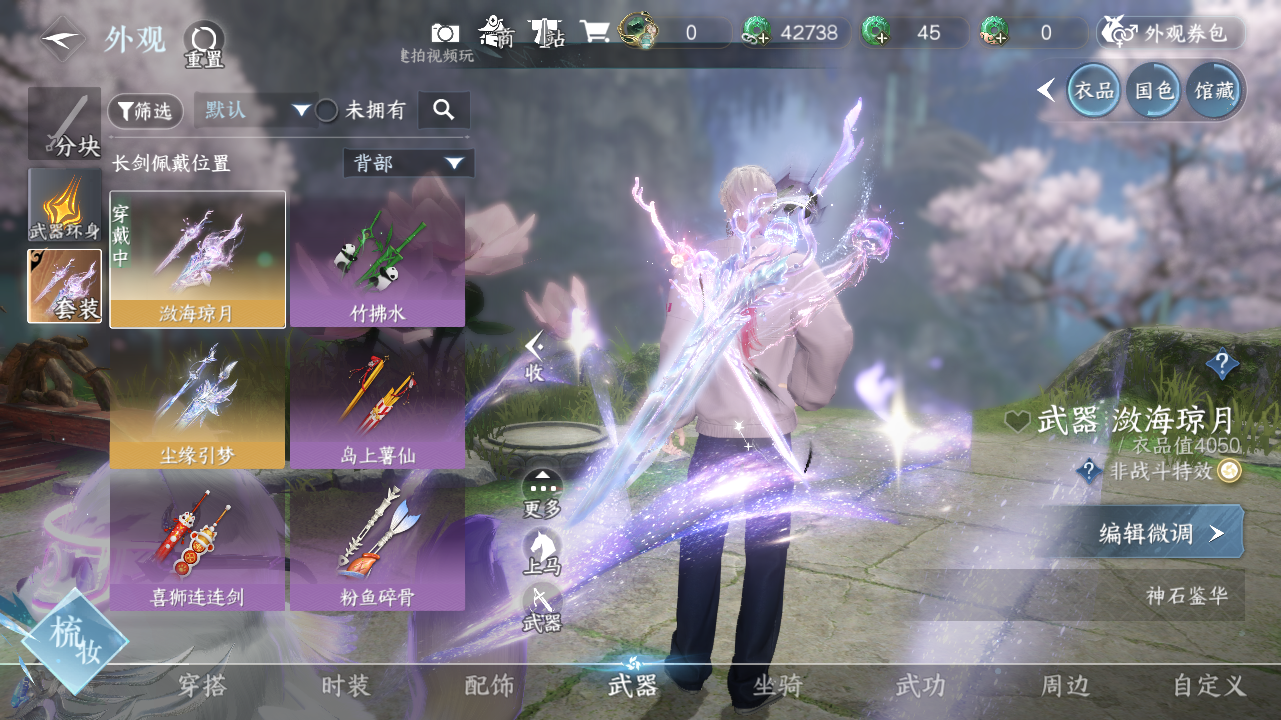
Task: Choose the 尘缘引梦 weapon skin
Action: point(197,401)
